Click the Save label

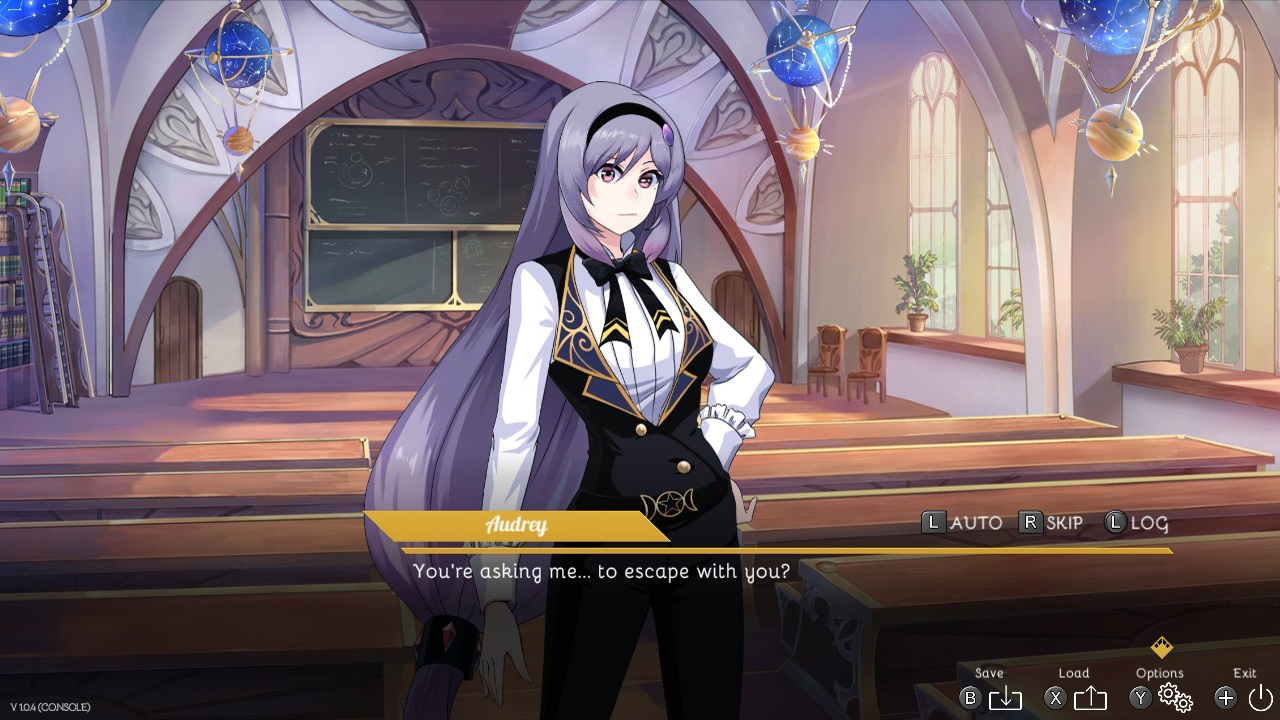[x=988, y=673]
